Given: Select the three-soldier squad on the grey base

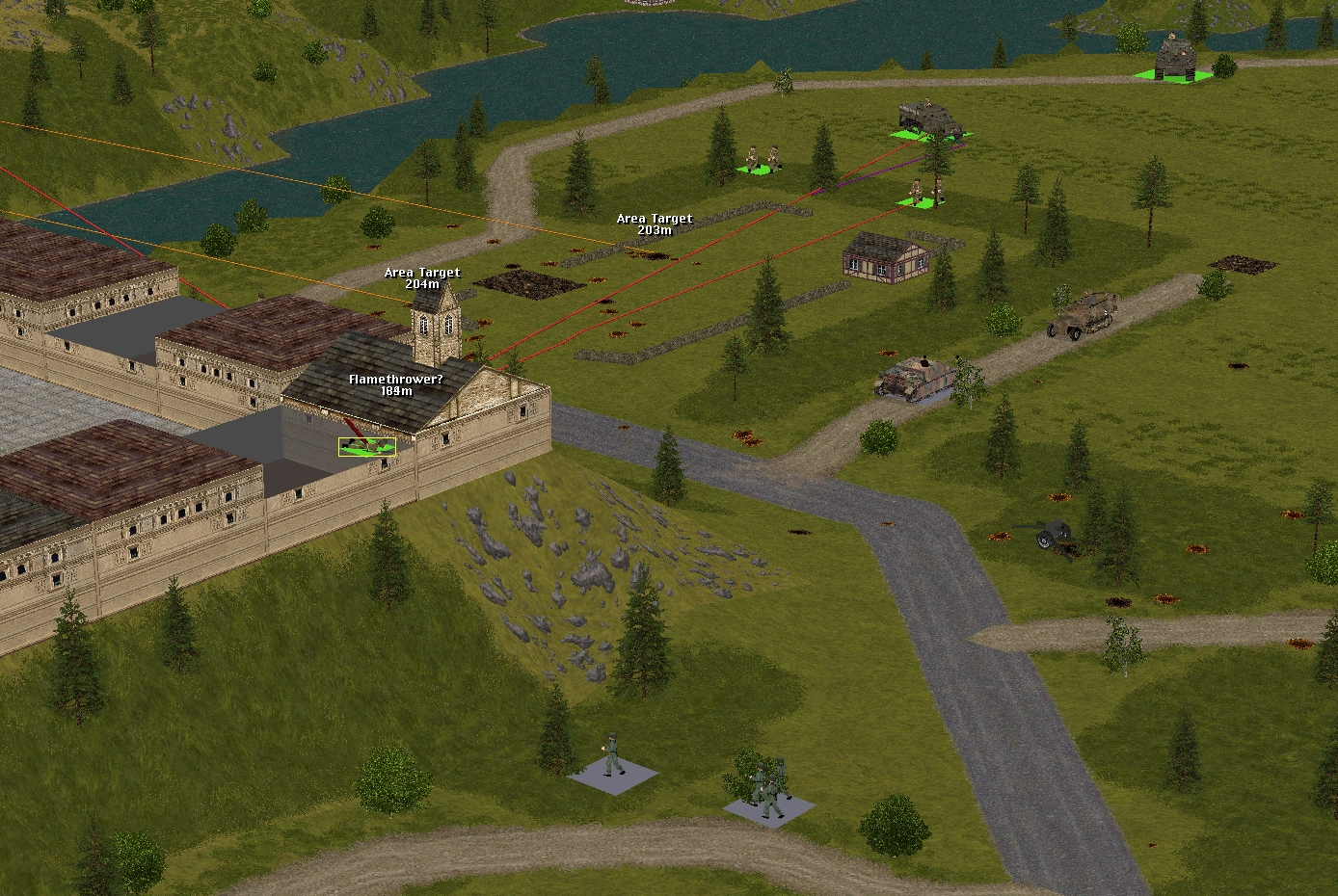Looking at the screenshot, I should click(771, 787).
